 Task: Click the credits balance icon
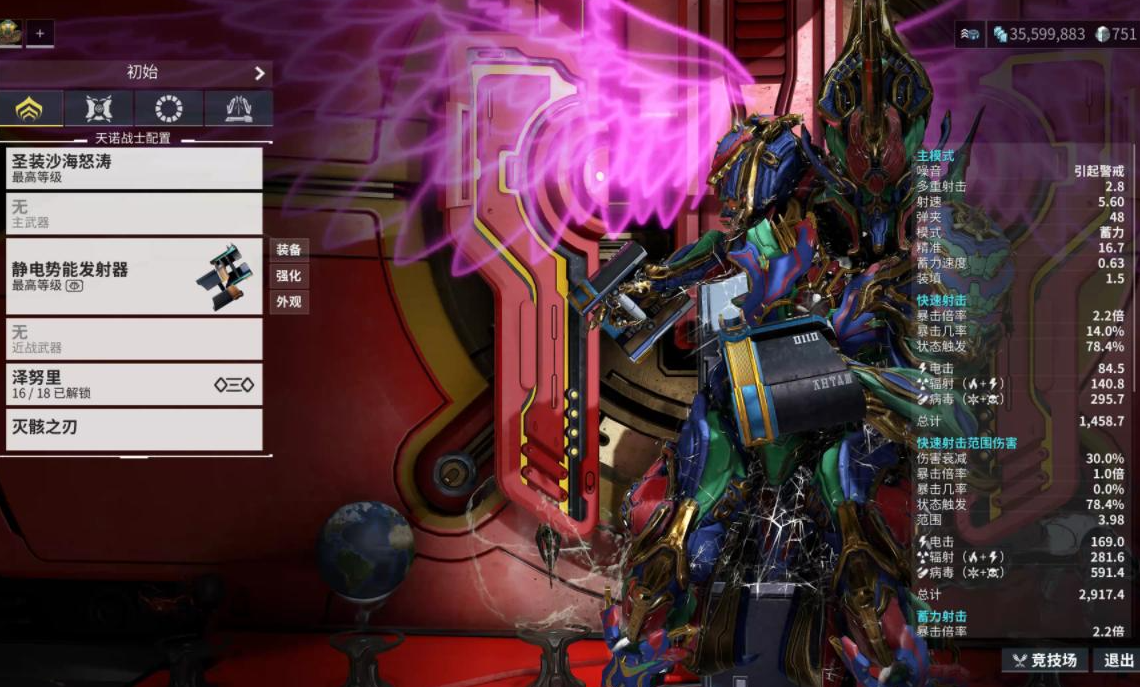1000,34
